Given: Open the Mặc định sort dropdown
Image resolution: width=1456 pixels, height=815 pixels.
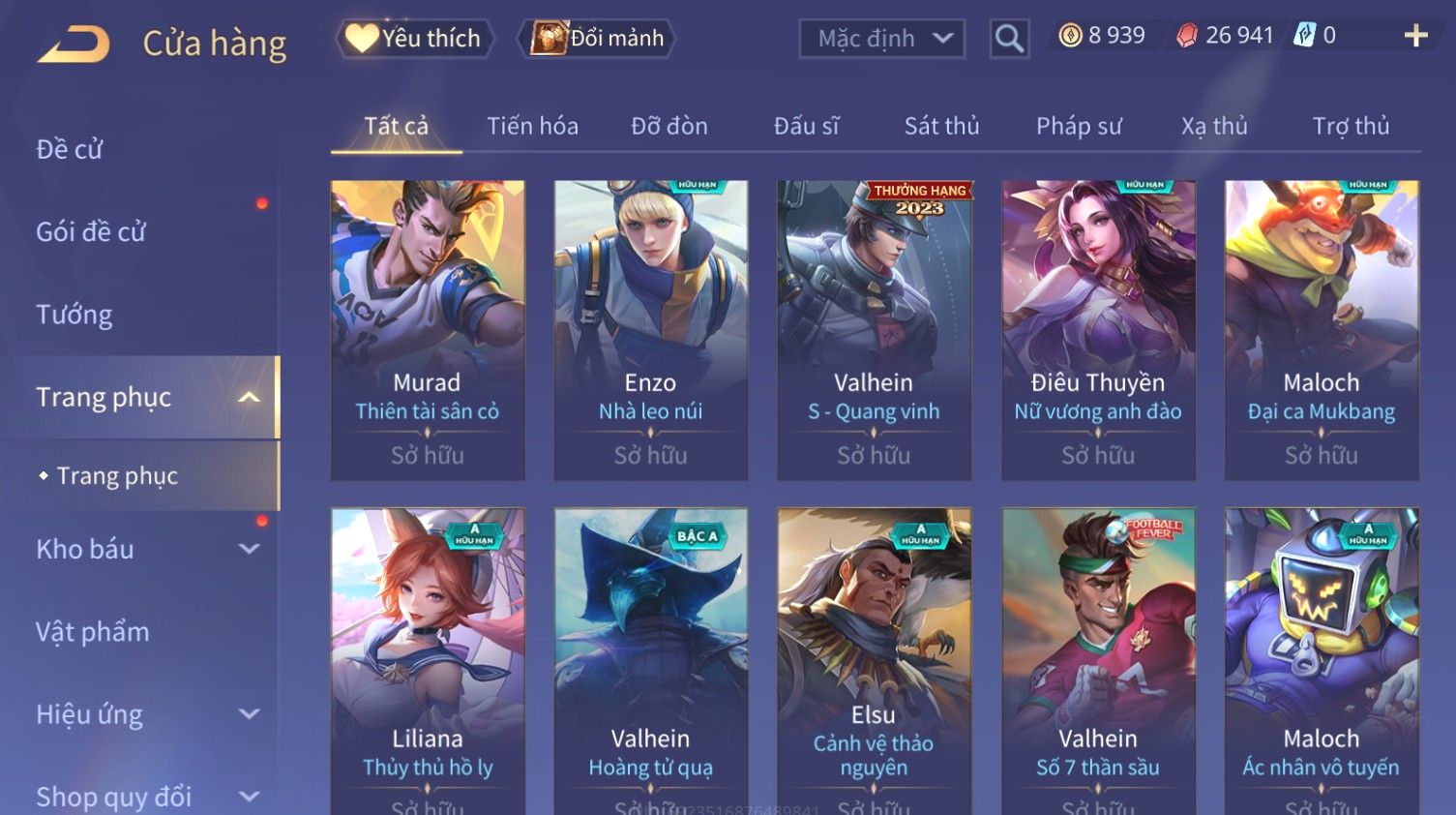Looking at the screenshot, I should (x=881, y=39).
